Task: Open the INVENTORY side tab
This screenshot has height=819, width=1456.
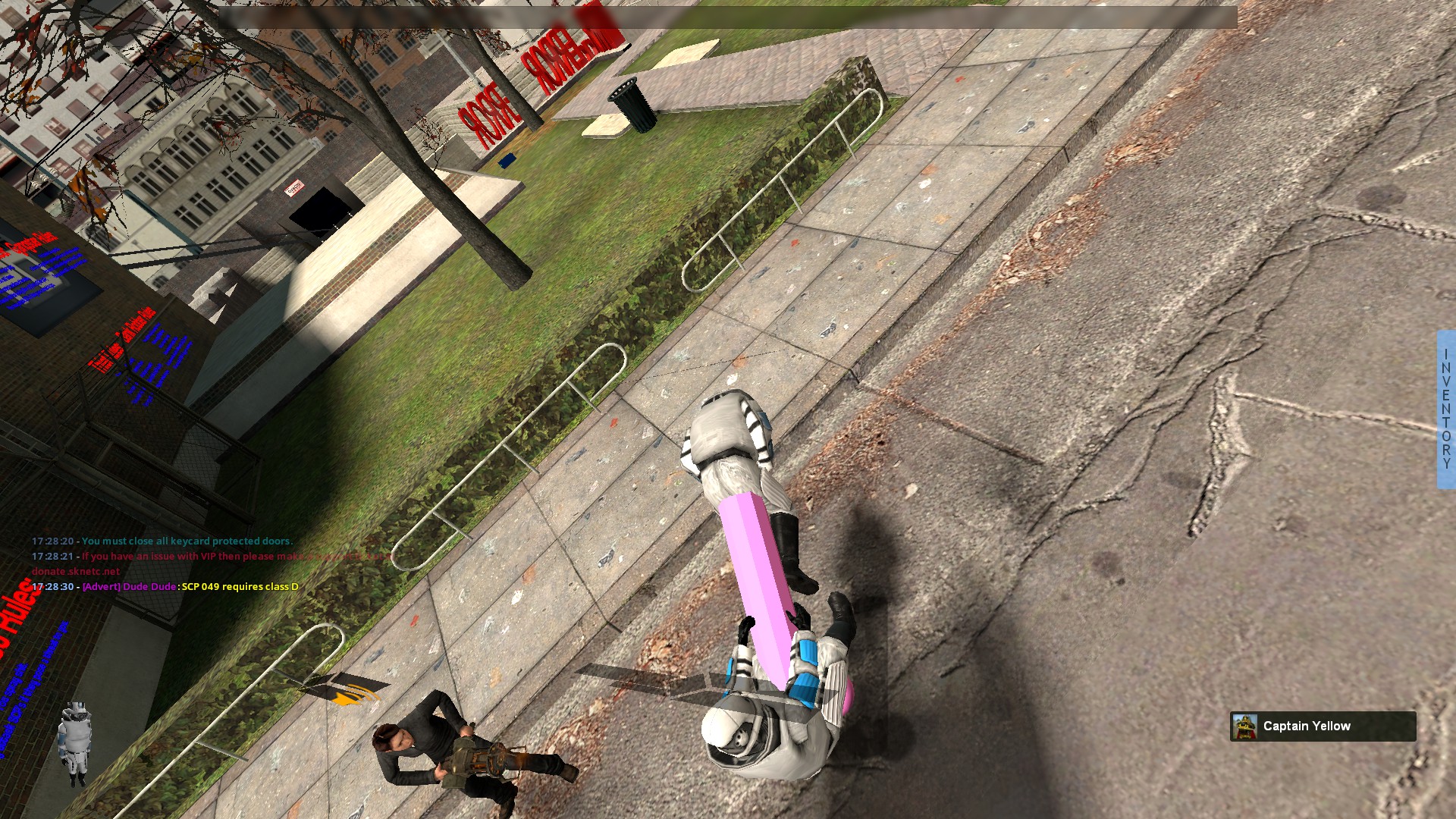Action: click(x=1446, y=409)
